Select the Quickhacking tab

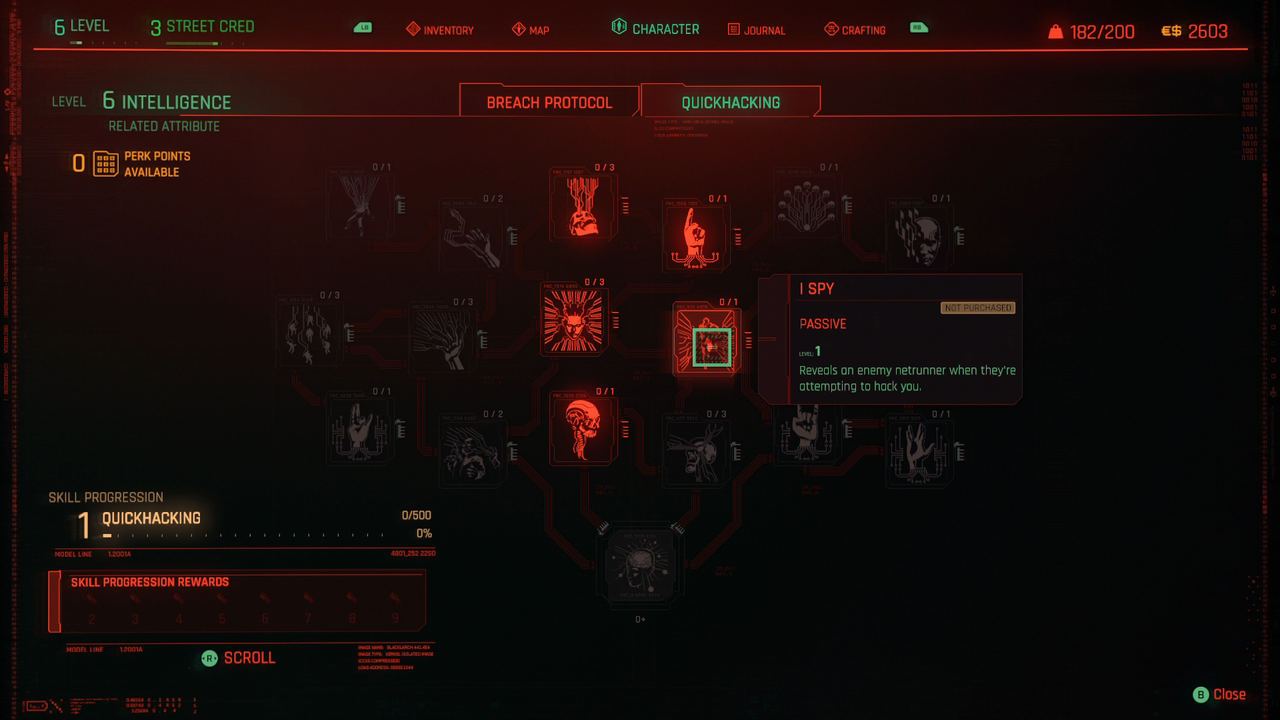click(x=730, y=102)
